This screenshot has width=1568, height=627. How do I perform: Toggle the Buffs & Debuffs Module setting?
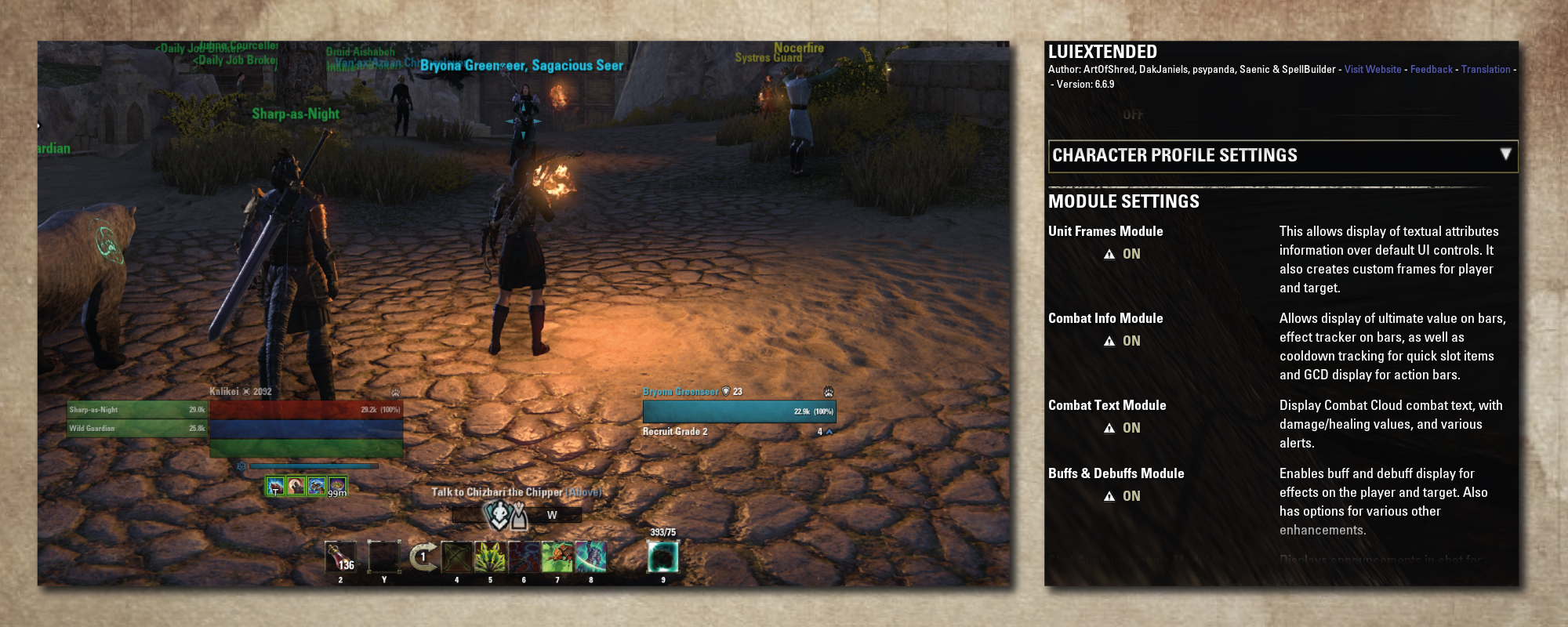click(x=1131, y=496)
